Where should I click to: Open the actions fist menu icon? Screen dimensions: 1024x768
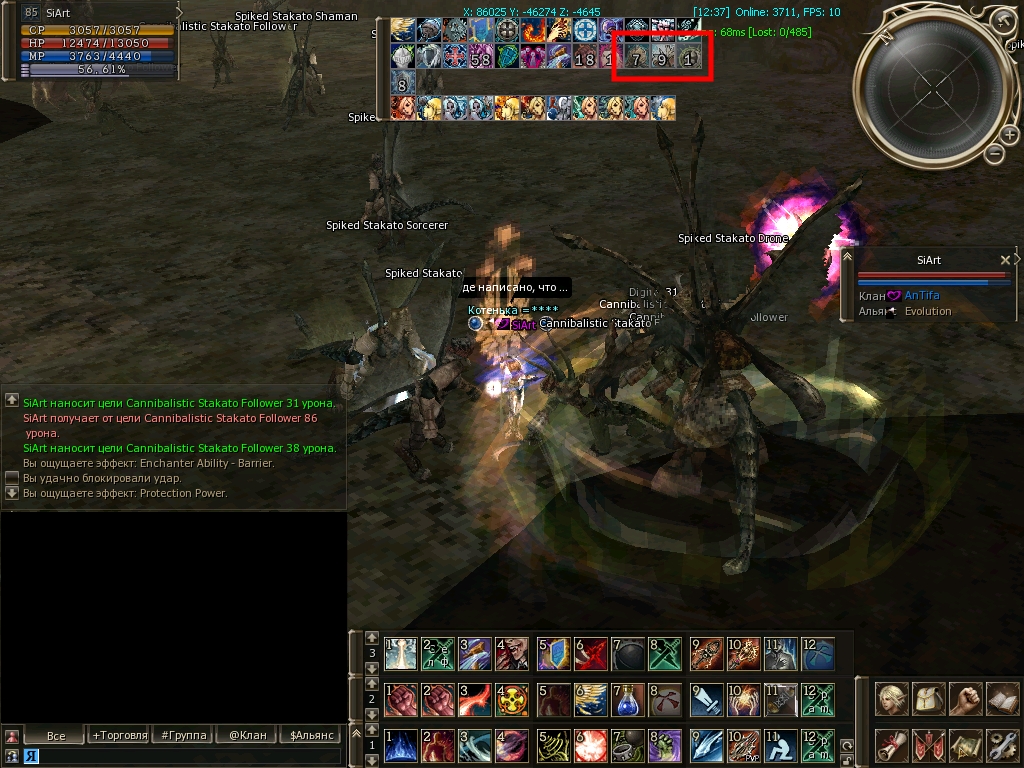[964, 699]
